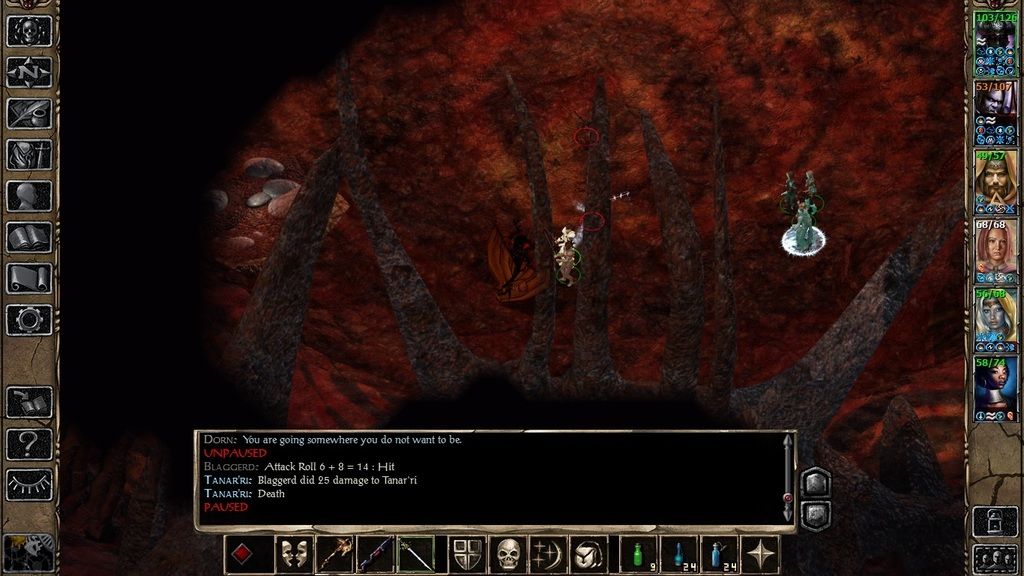Open the inventory screen (armored figure icon)
Viewport: 1024px width, 576px height.
click(x=29, y=154)
